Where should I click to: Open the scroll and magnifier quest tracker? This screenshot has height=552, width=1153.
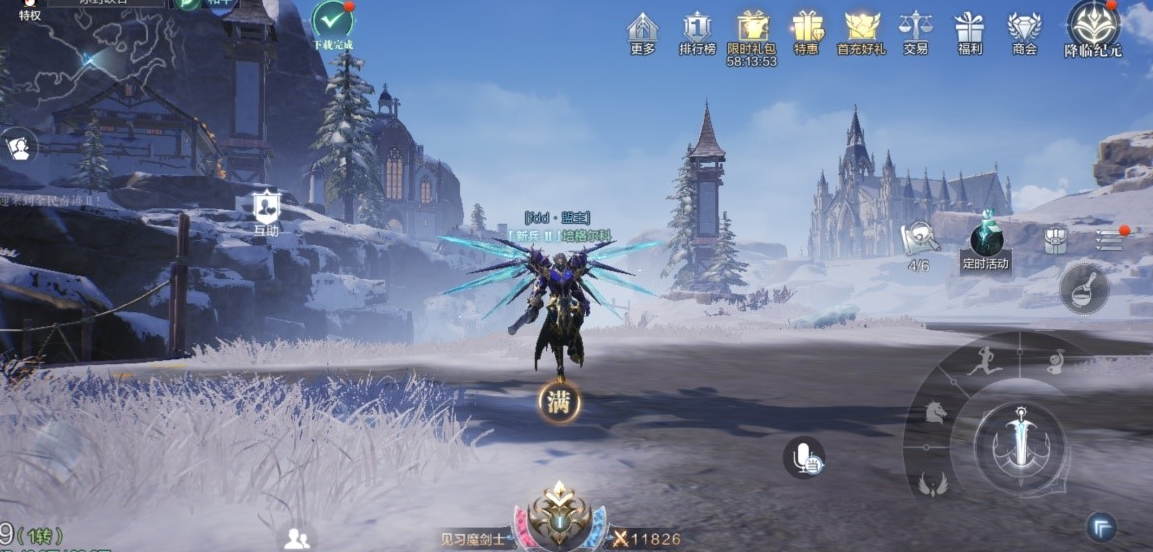[919, 240]
